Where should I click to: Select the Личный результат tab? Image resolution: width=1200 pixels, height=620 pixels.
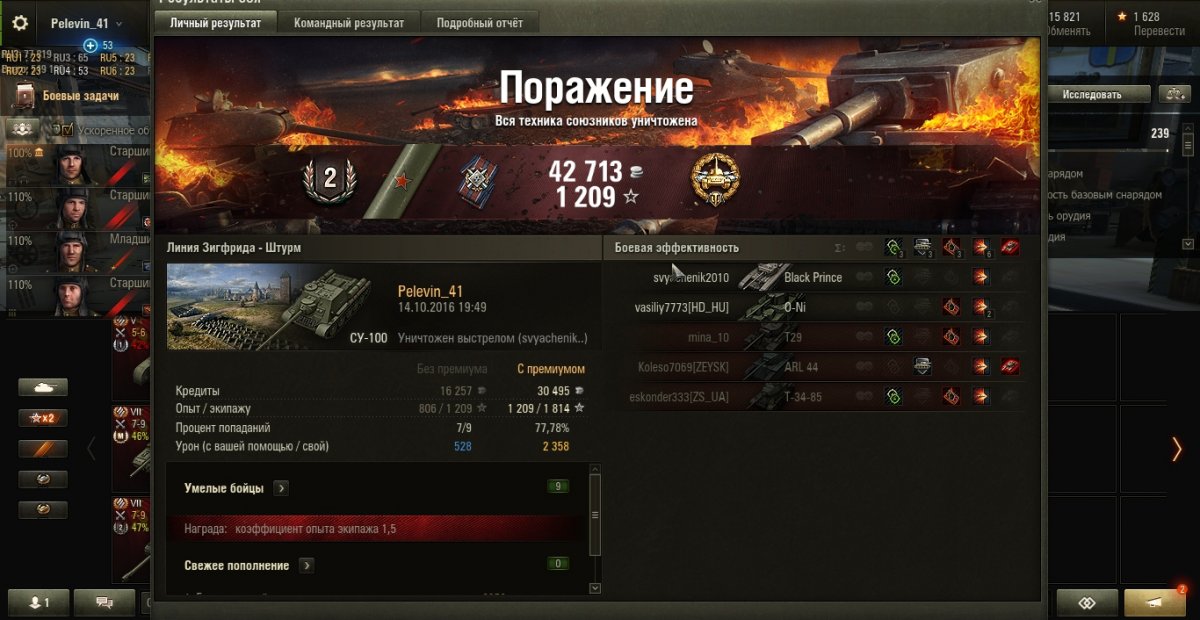click(216, 22)
